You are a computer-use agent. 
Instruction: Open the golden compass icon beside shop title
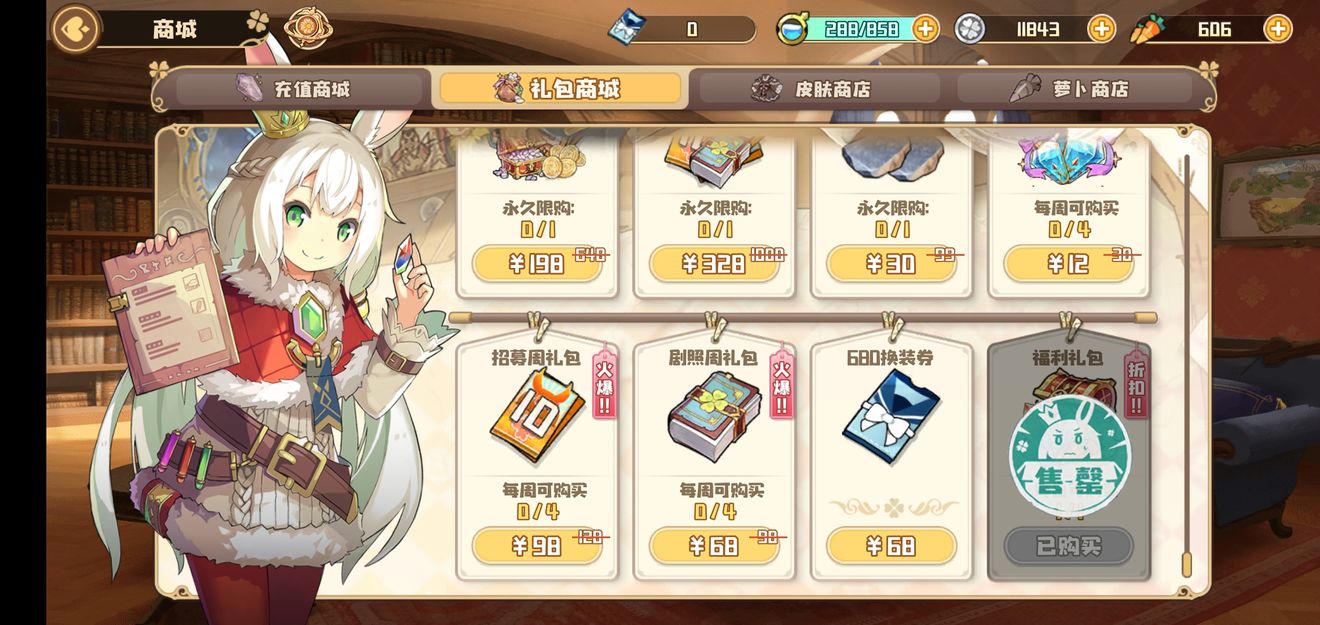(308, 29)
